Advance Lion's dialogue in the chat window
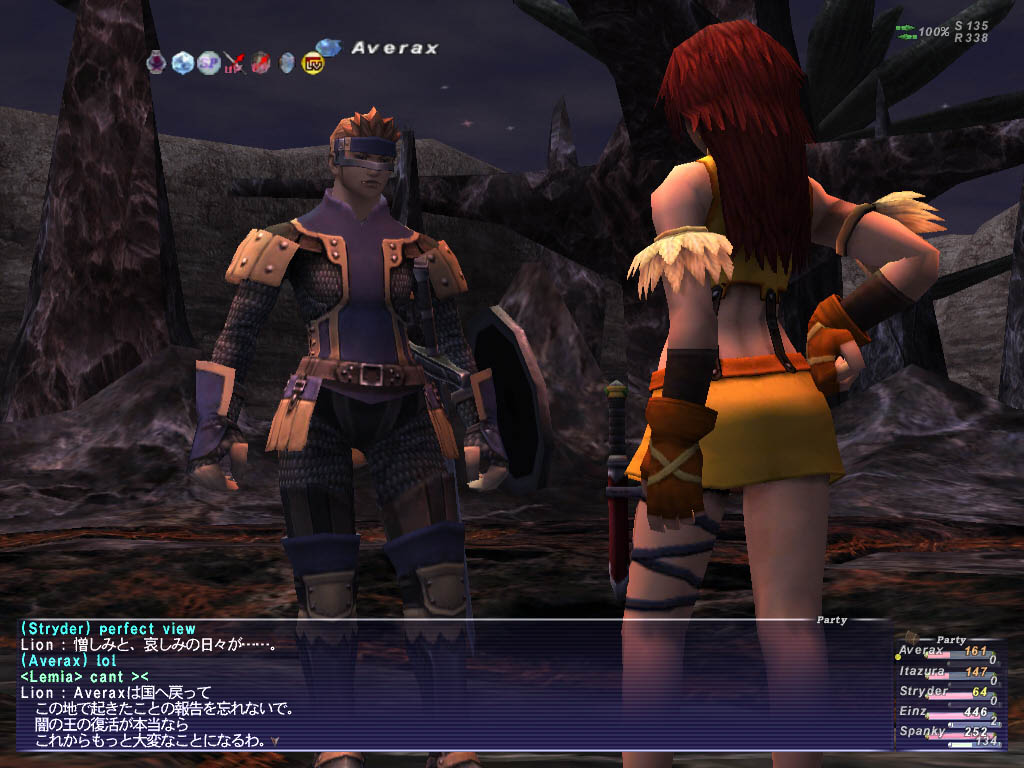 (274, 742)
